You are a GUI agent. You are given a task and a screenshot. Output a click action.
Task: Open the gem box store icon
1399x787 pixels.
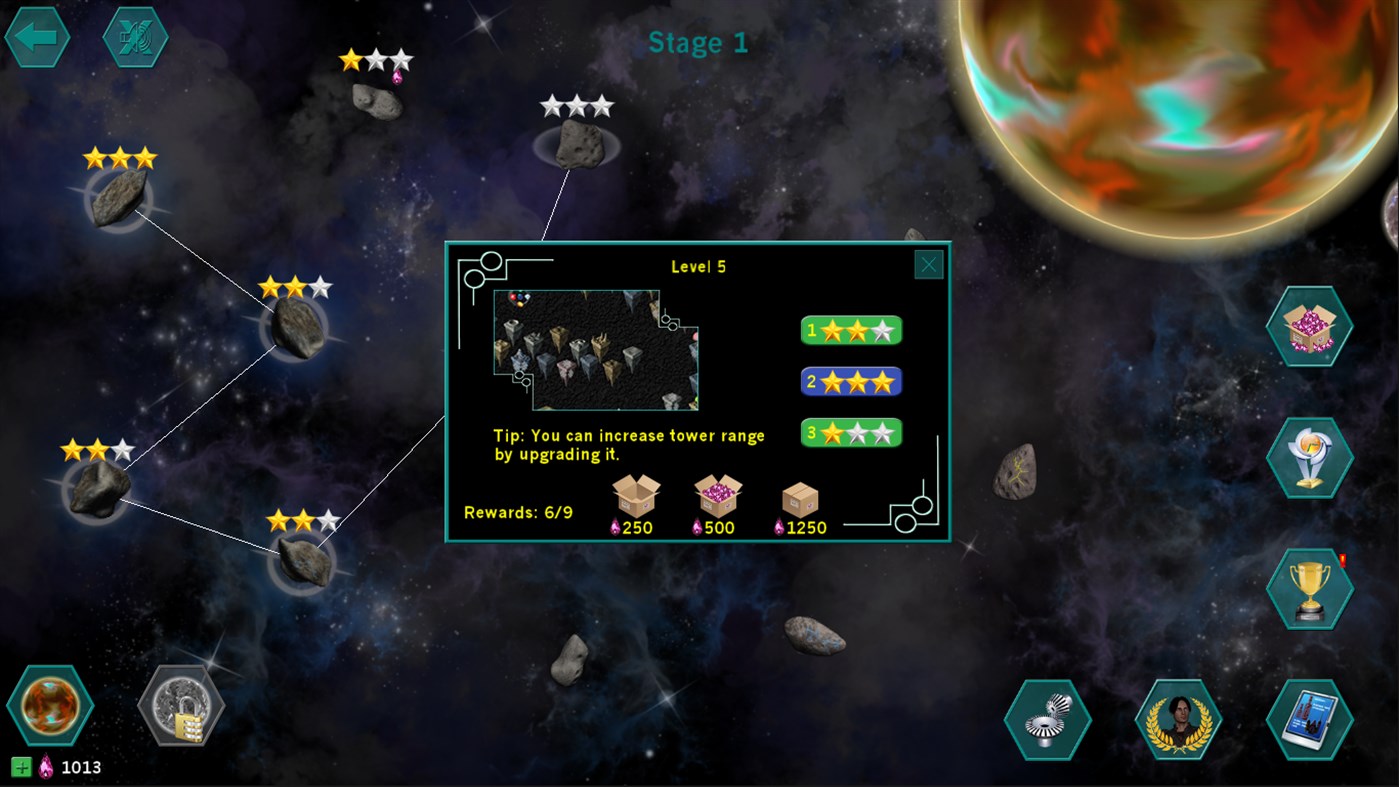[1308, 327]
